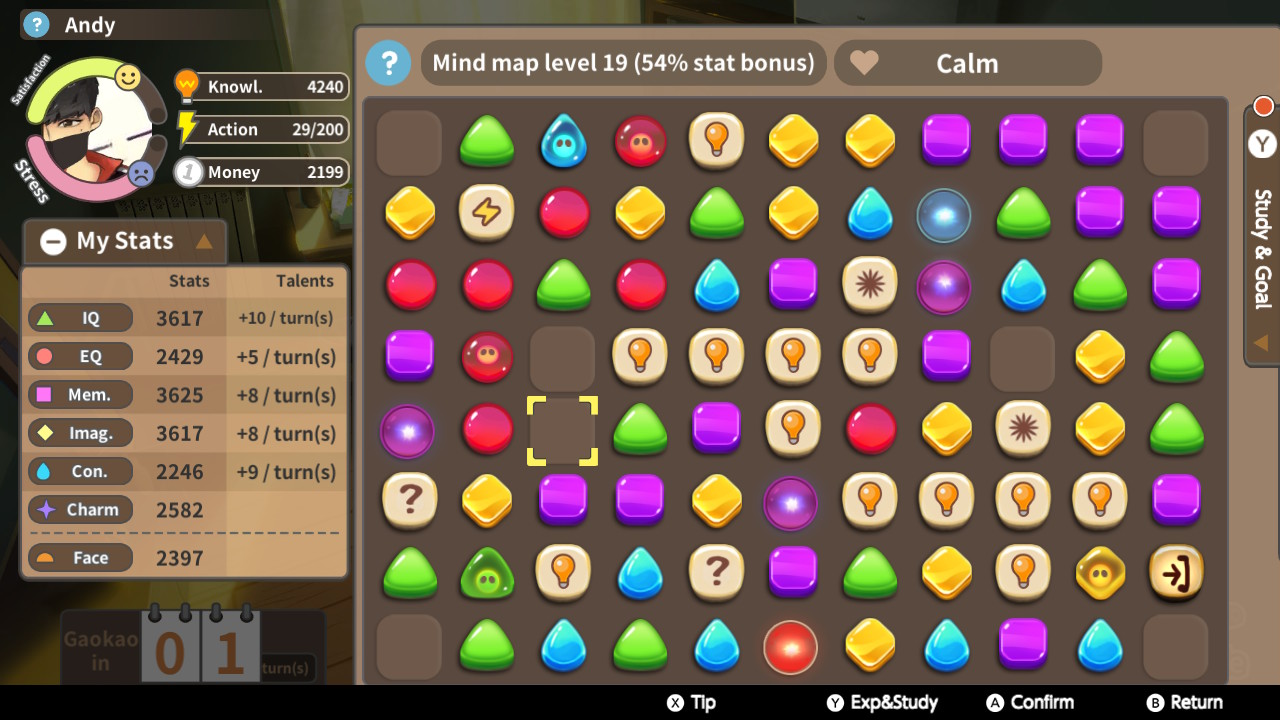Open the Mind map level help question mark
The image size is (1280, 720).
pyautogui.click(x=389, y=63)
